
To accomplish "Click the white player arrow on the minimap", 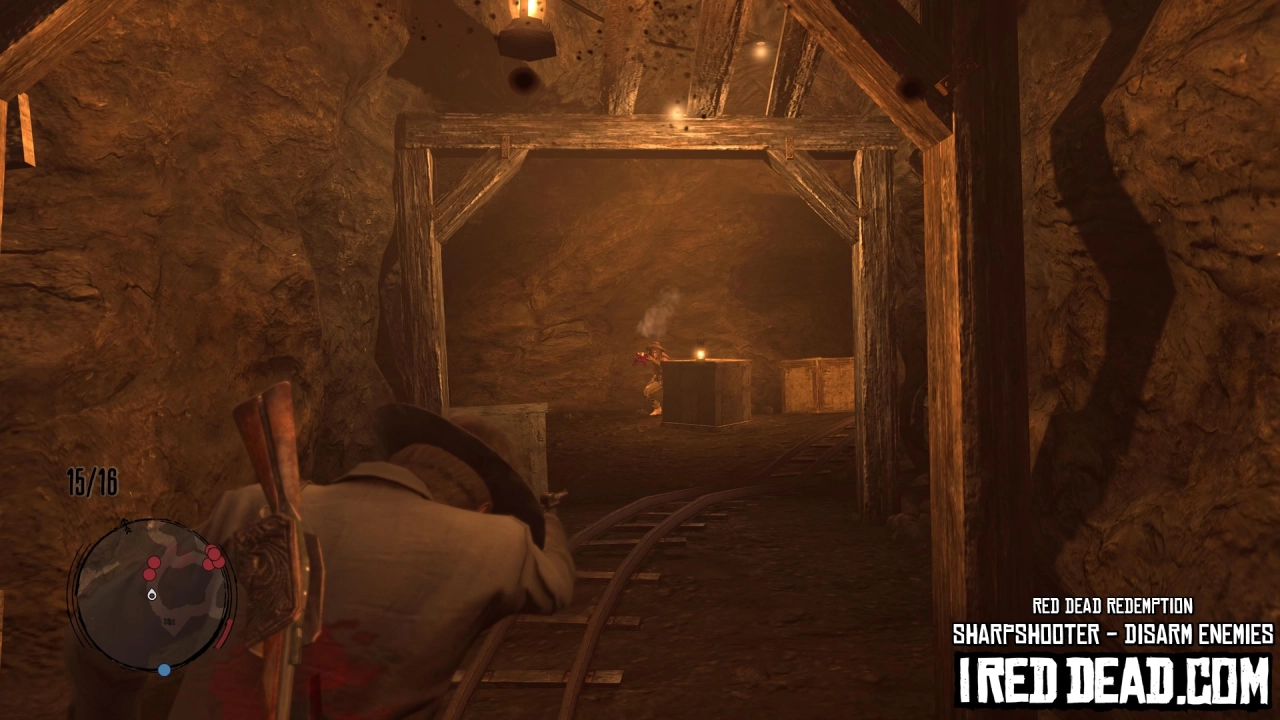I will point(152,596).
